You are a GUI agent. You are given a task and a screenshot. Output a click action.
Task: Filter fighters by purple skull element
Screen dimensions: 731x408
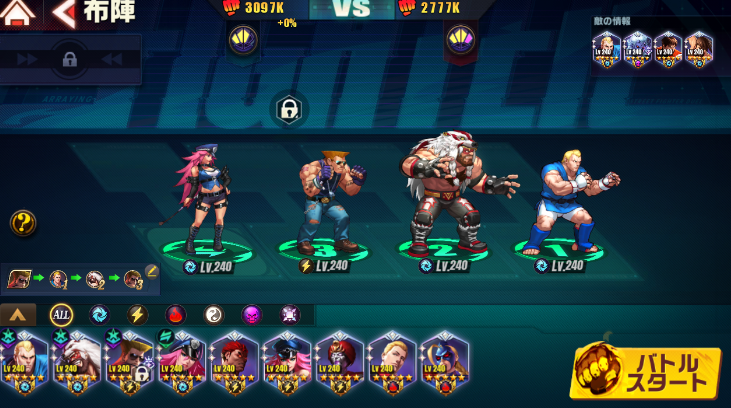252,315
